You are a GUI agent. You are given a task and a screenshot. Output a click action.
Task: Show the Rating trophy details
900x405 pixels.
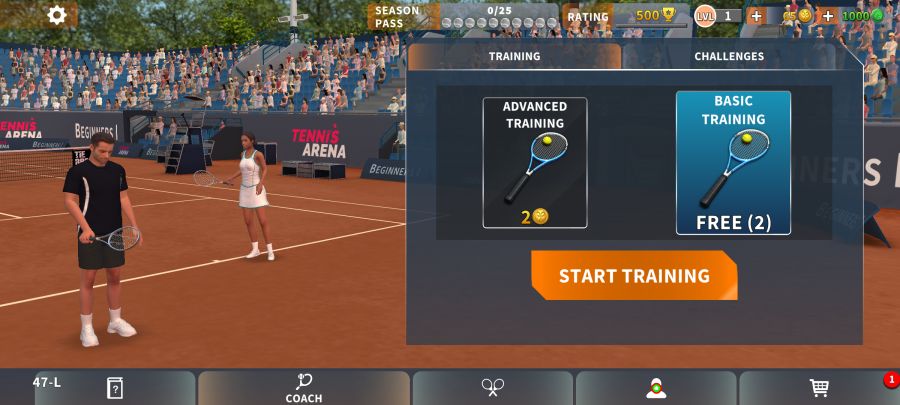click(x=638, y=16)
